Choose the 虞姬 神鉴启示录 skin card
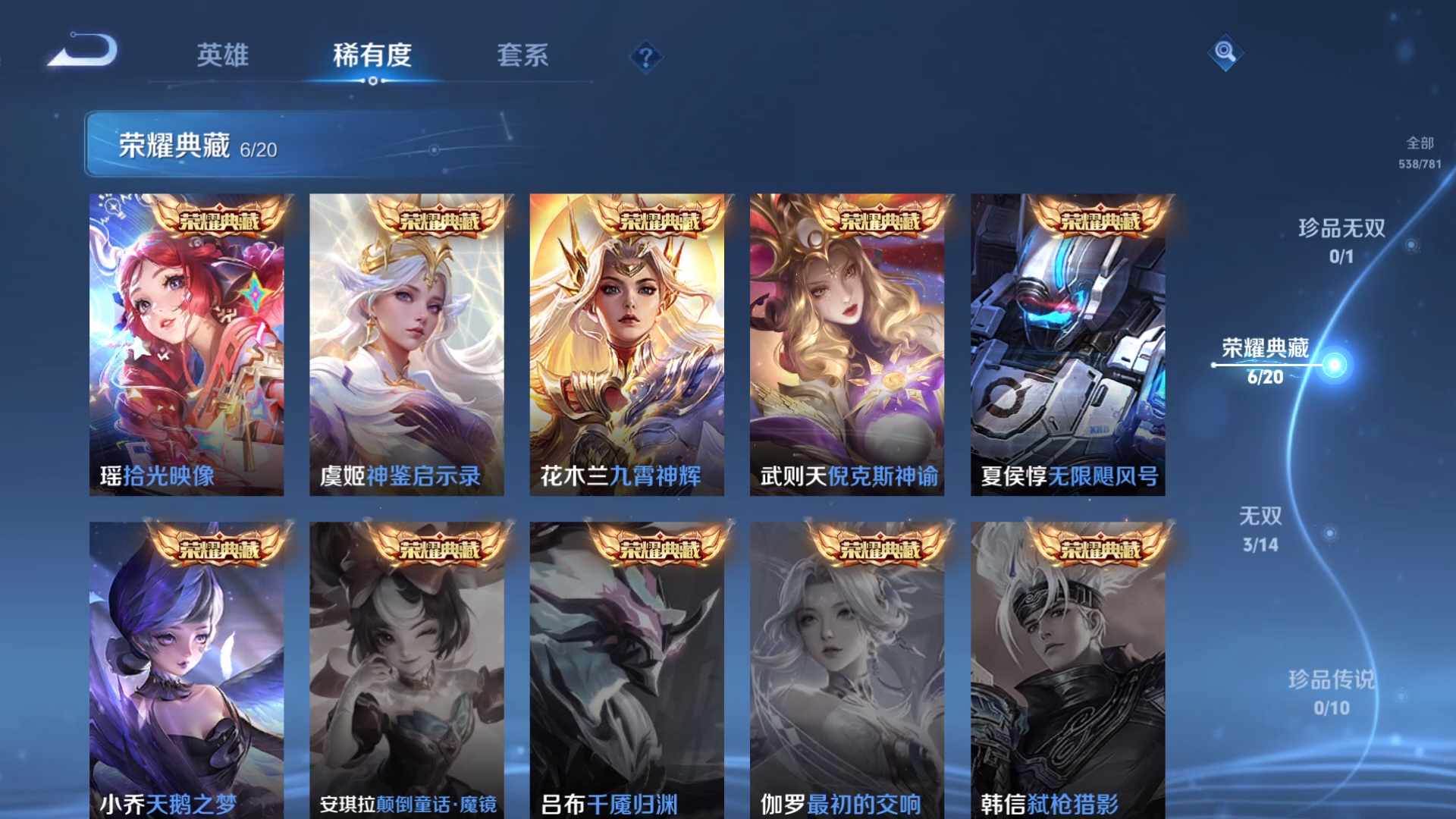This screenshot has width=1456, height=819. (x=406, y=345)
